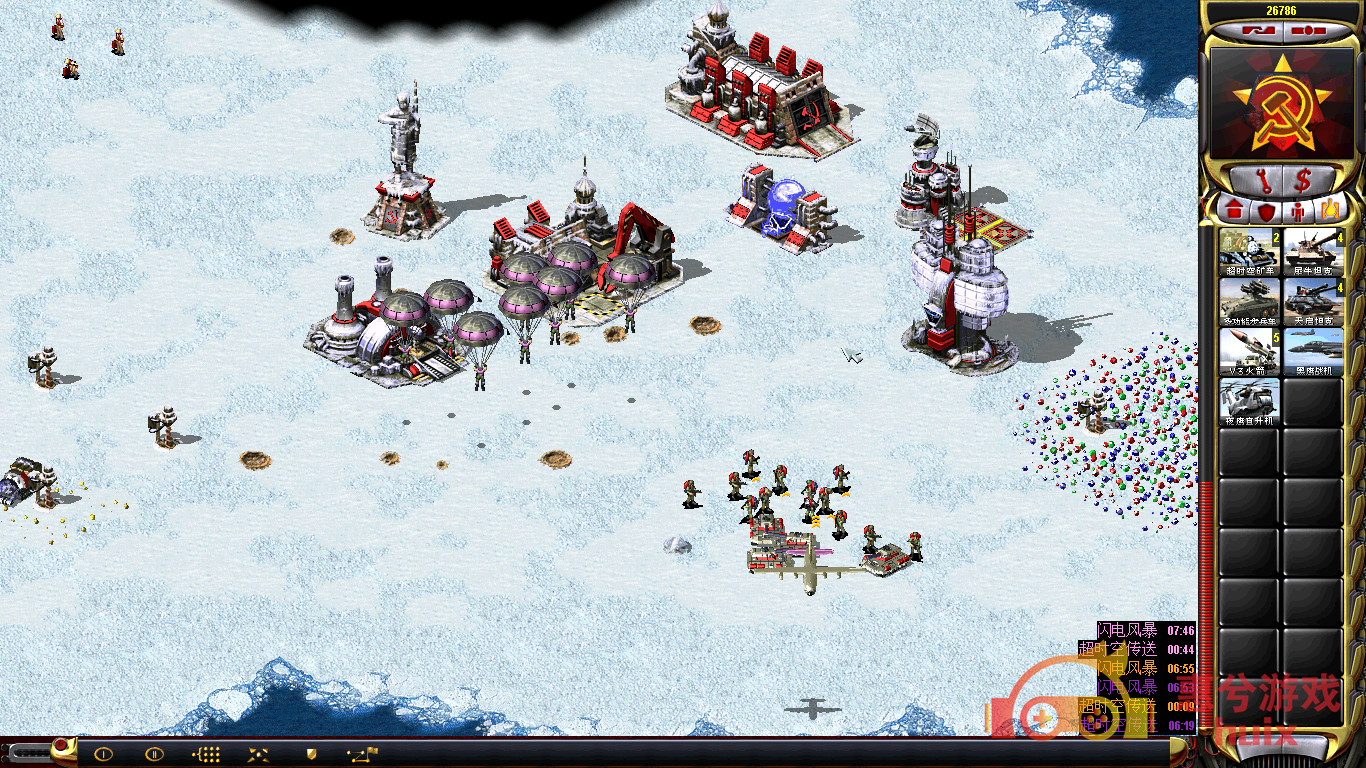This screenshot has width=1366, height=768.
Task: Select control group II in the command bar
Action: [x=154, y=754]
